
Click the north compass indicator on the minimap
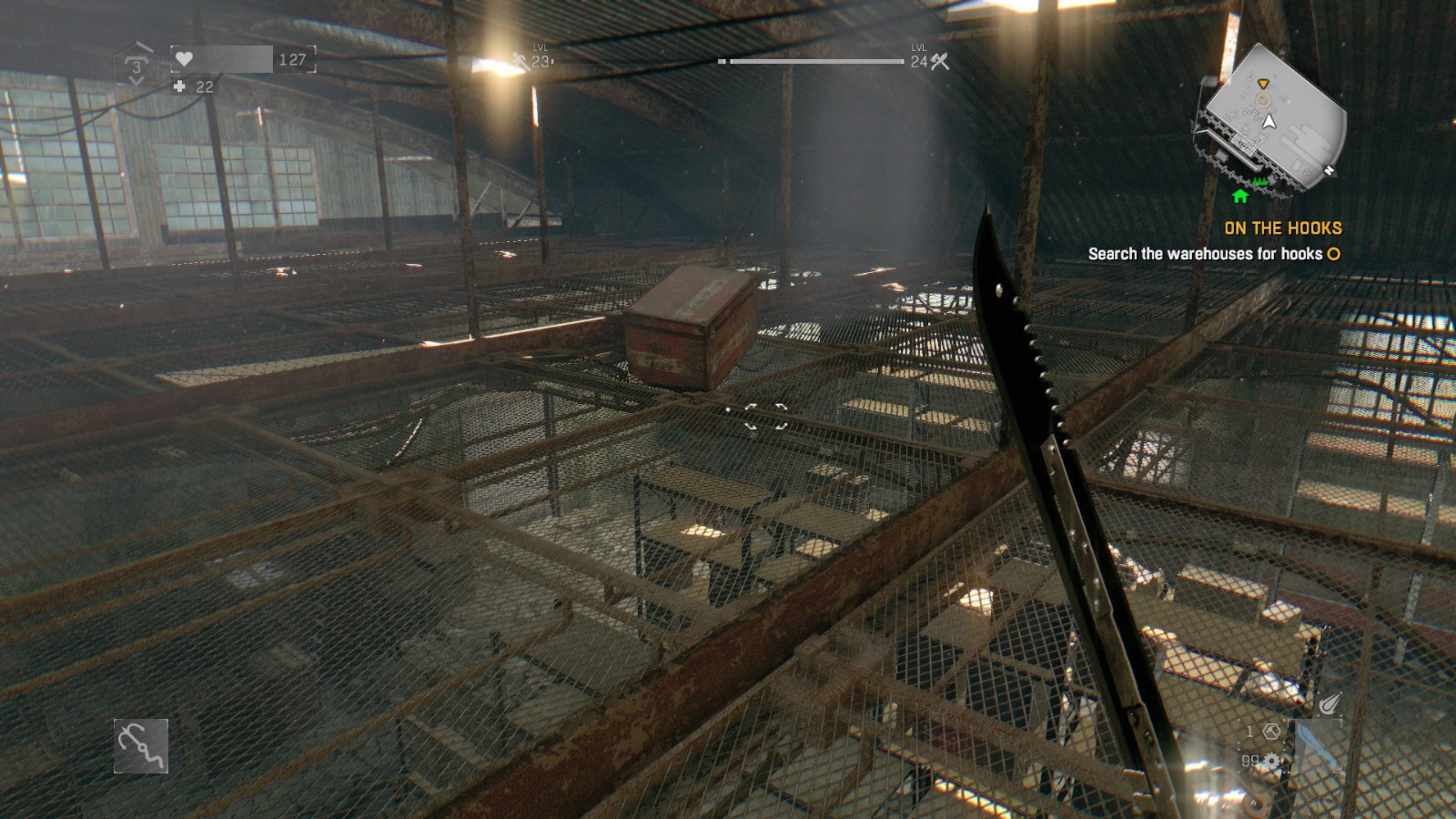(1329, 169)
